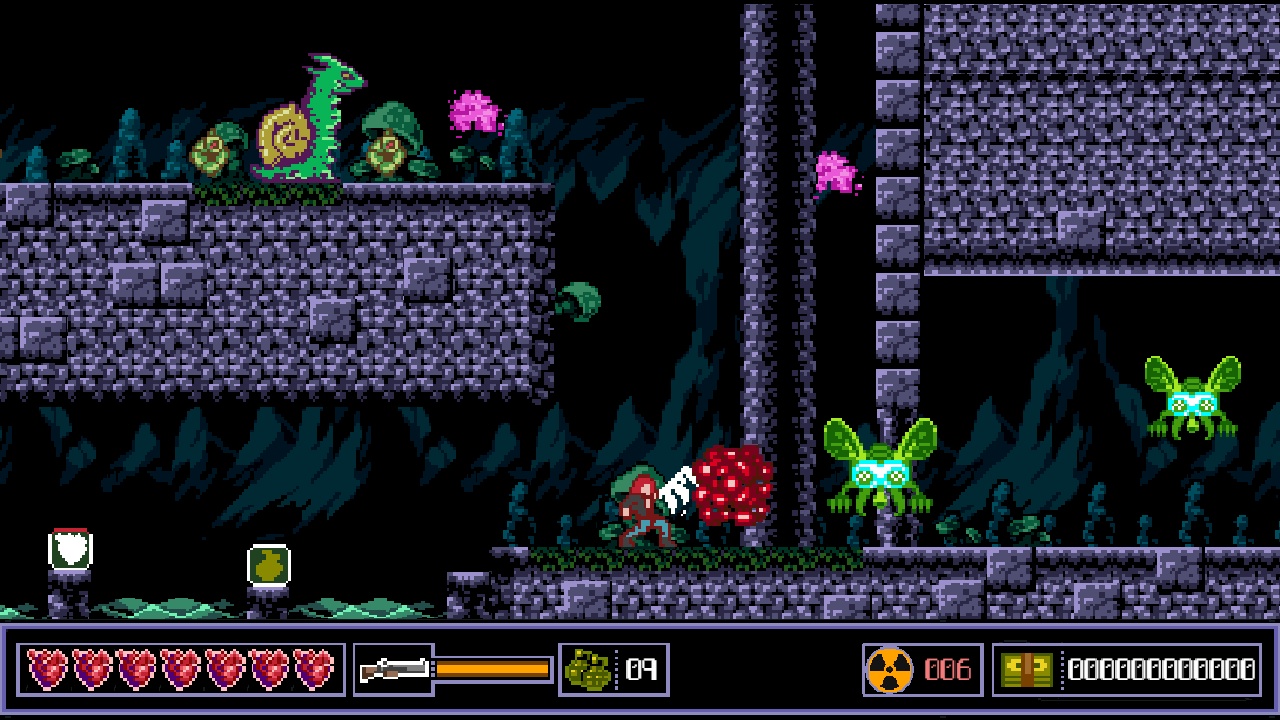
Task: Select the player character holding the white gun
Action: tap(645, 505)
